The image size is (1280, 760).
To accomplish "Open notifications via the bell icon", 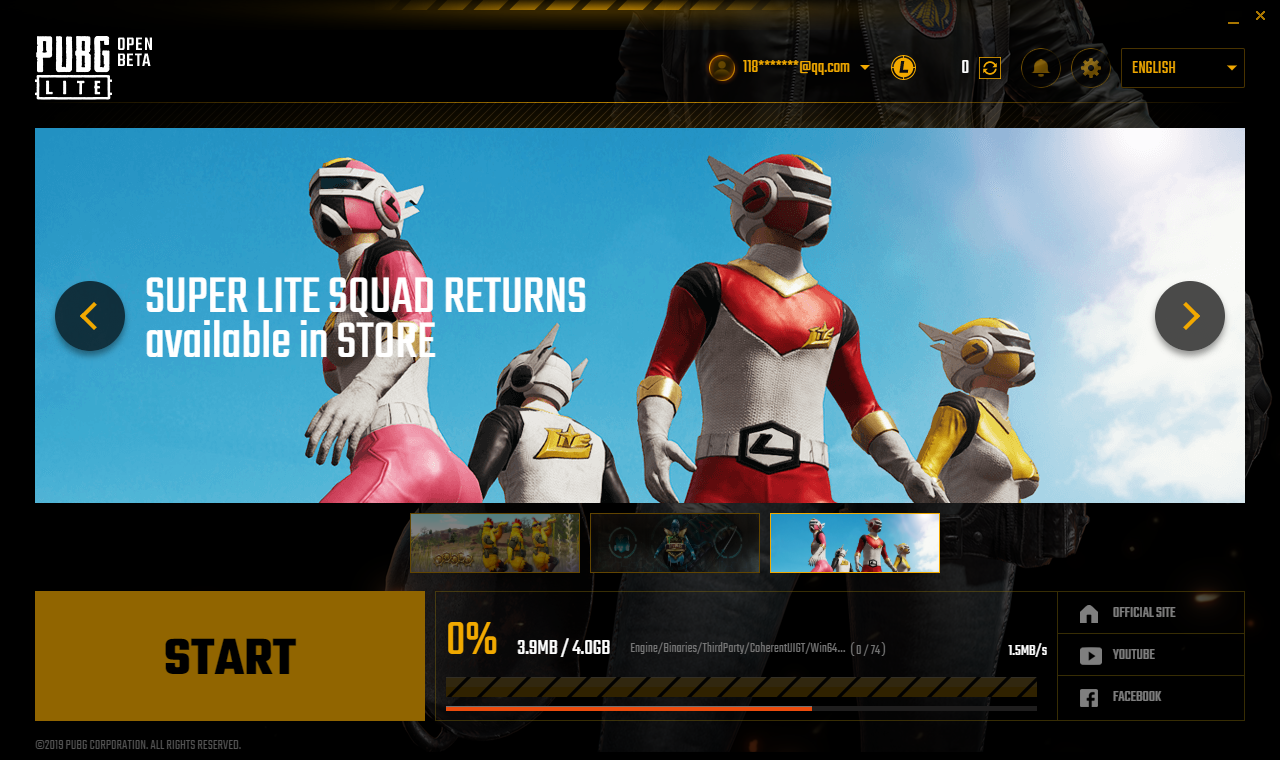I will point(1041,68).
